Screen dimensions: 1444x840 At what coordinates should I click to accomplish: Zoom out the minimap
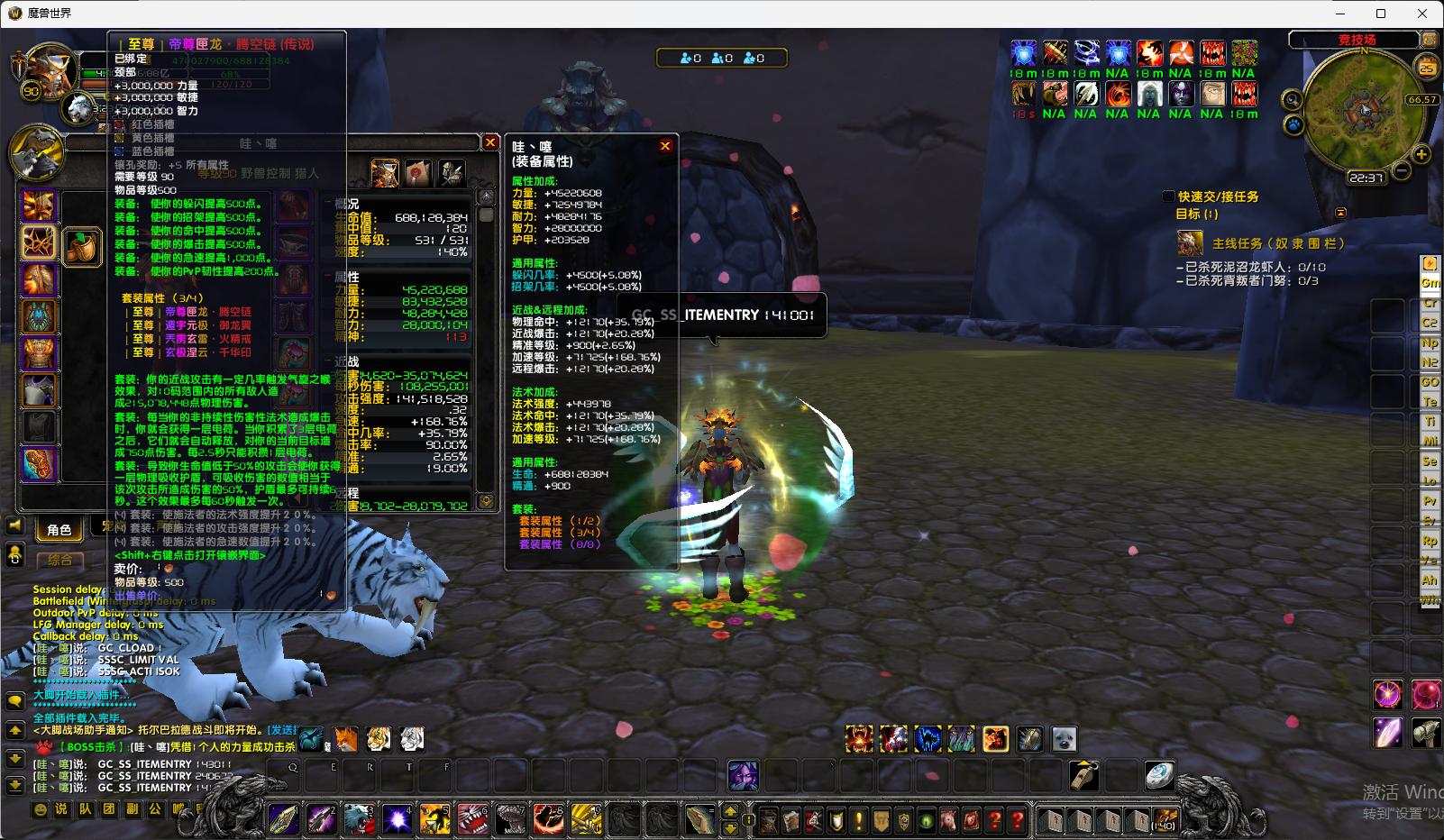pos(1403,169)
